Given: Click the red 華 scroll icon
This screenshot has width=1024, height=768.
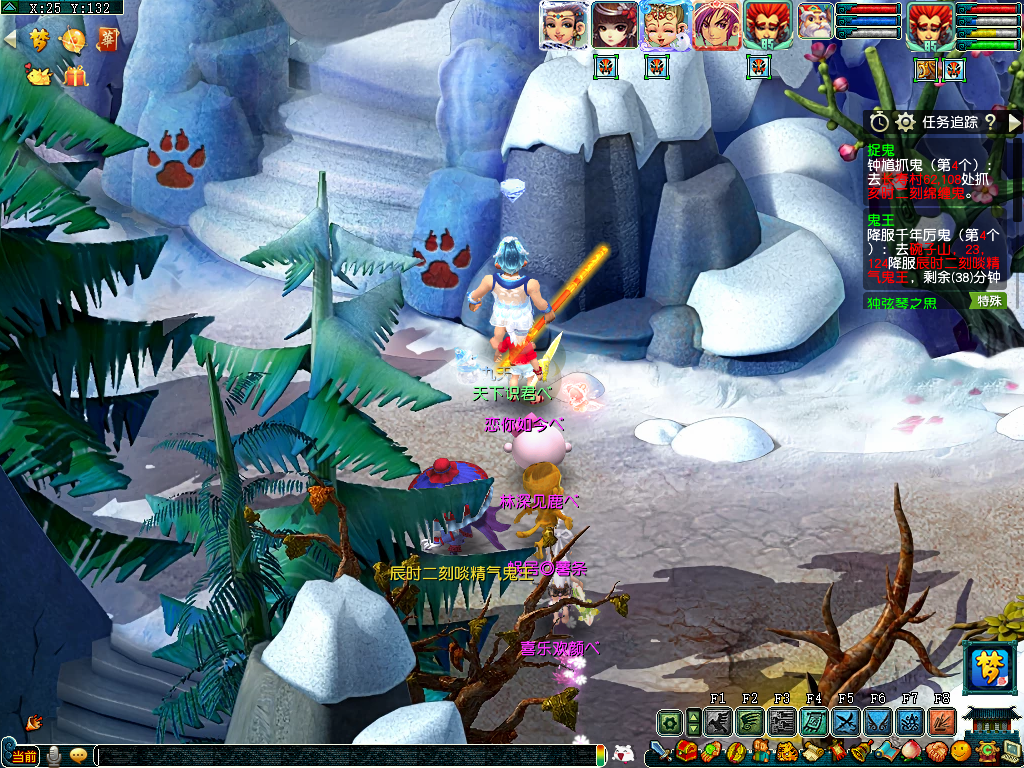Looking at the screenshot, I should pos(107,39).
